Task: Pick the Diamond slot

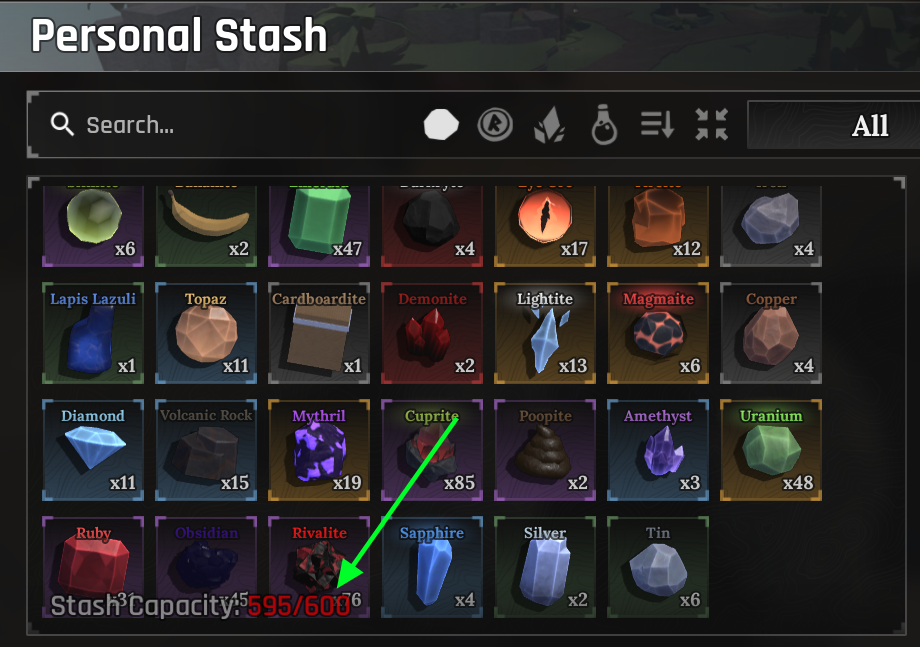Action: tap(93, 450)
